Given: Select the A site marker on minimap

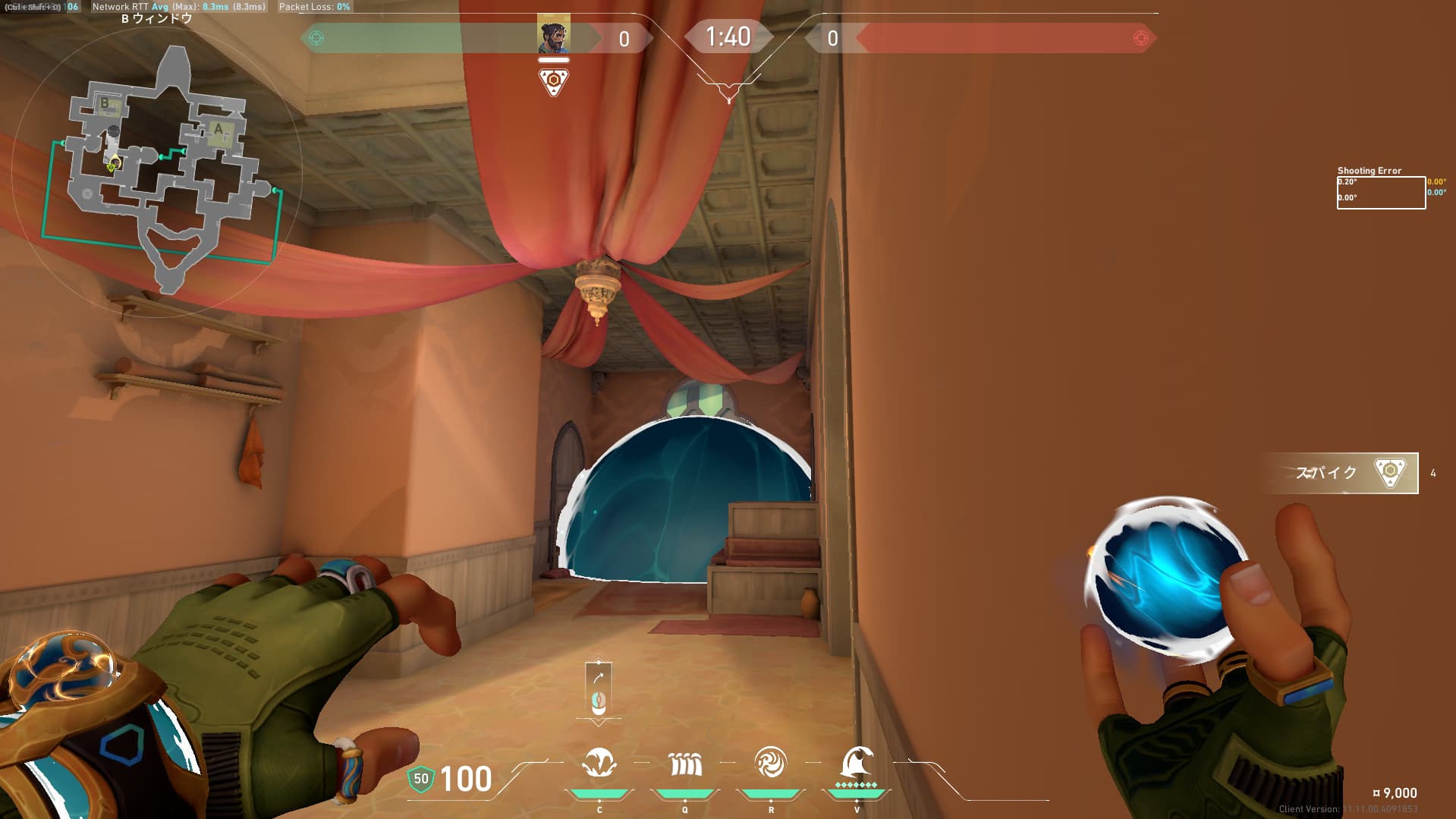Looking at the screenshot, I should [219, 128].
